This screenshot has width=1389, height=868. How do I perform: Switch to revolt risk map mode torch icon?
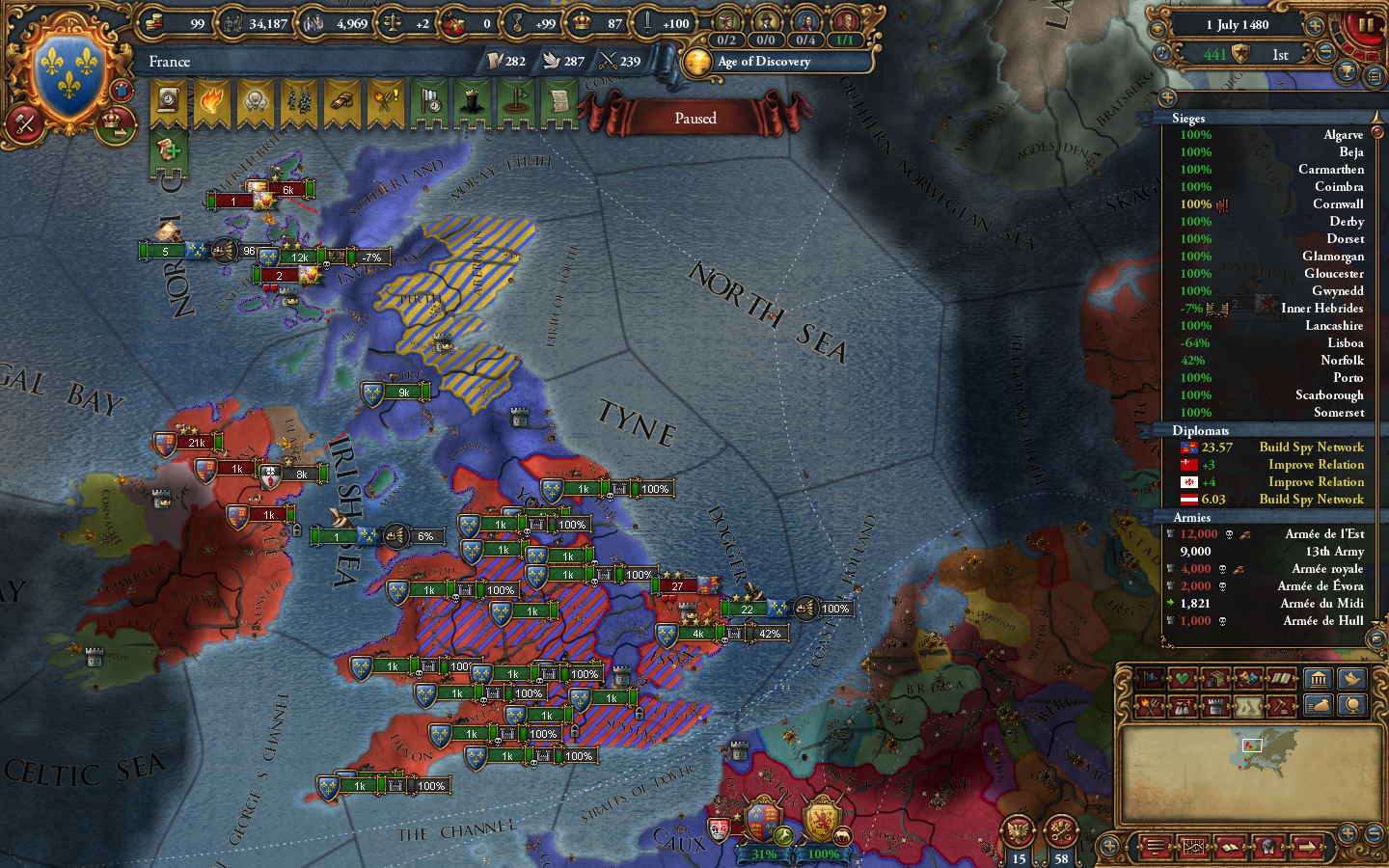coord(1150,707)
